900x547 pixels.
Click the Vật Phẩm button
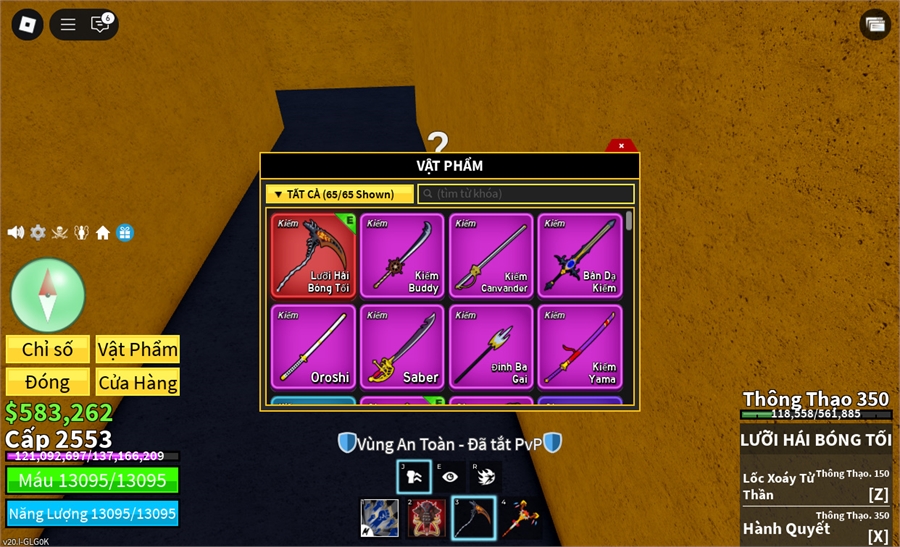coord(138,349)
